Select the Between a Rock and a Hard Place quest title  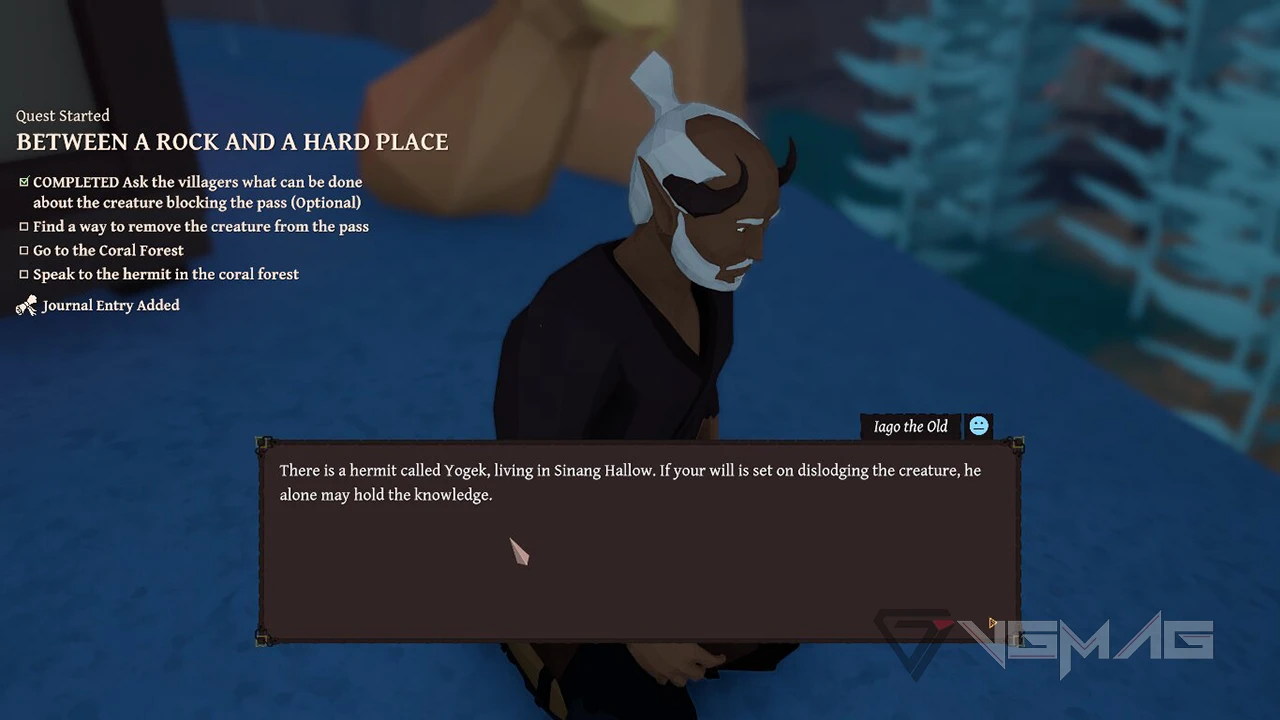pos(232,142)
